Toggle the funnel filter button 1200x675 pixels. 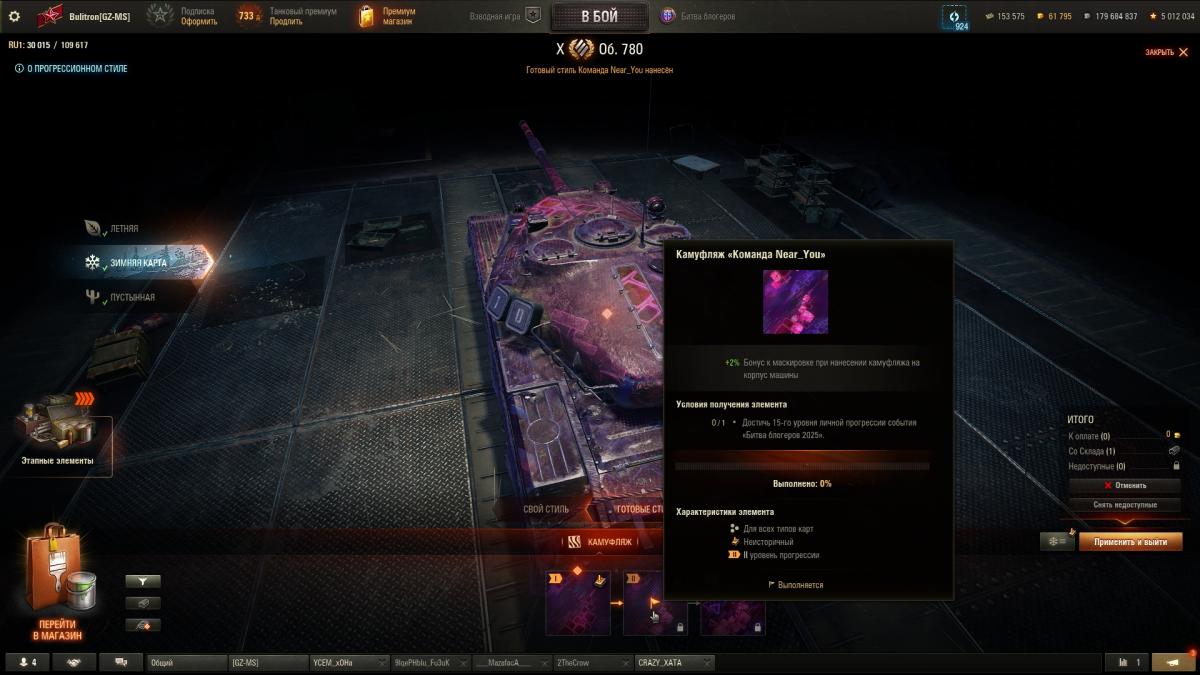[143, 581]
